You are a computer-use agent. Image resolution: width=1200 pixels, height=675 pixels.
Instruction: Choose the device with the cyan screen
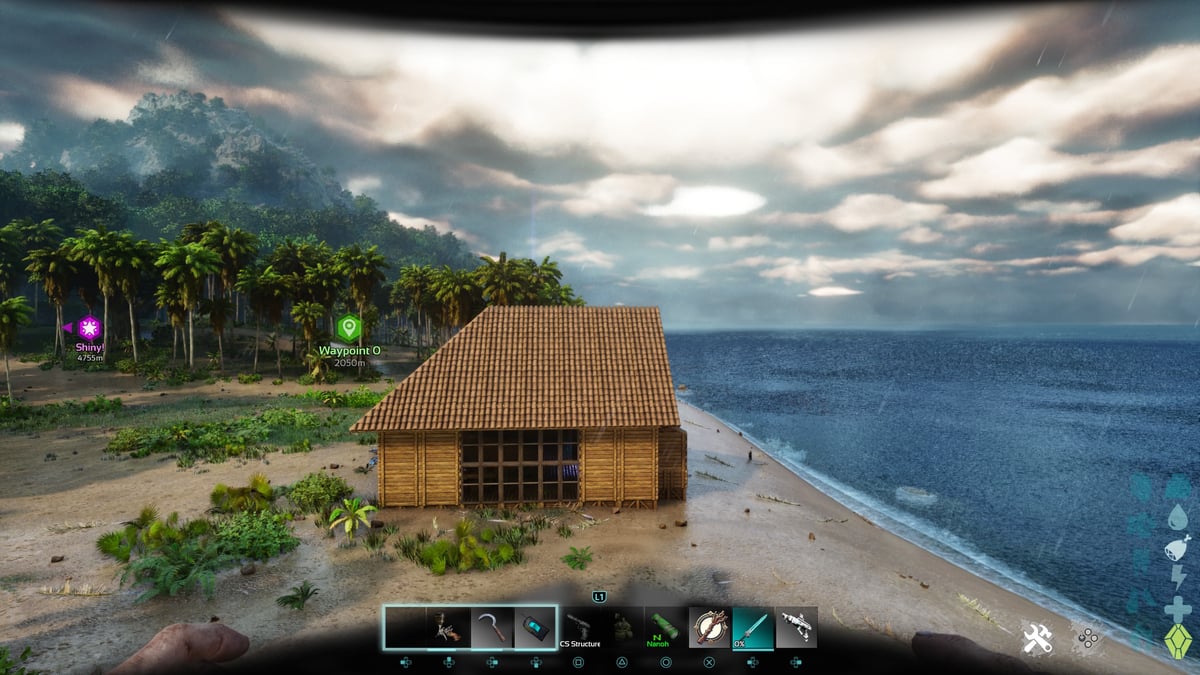pos(535,628)
